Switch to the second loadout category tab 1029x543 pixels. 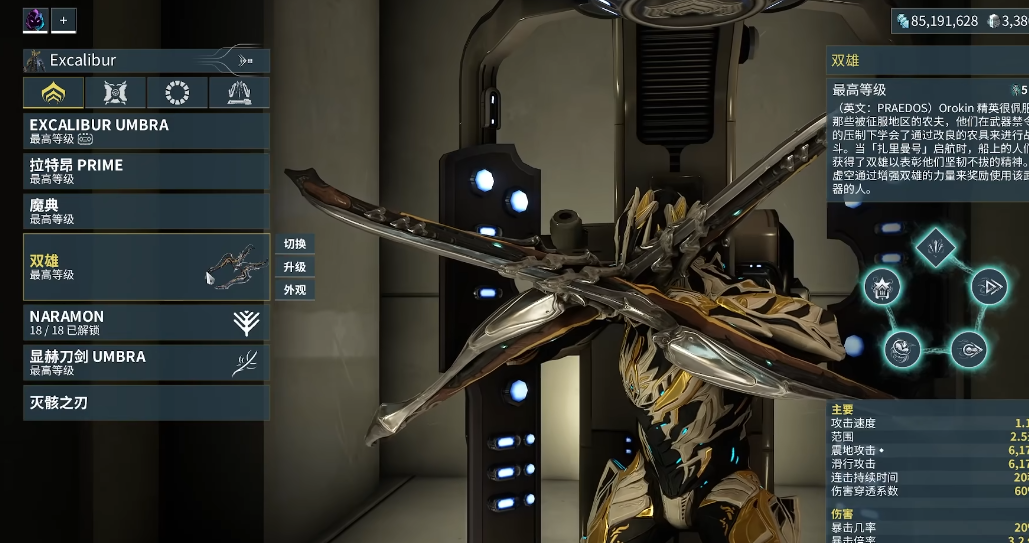[x=115, y=93]
